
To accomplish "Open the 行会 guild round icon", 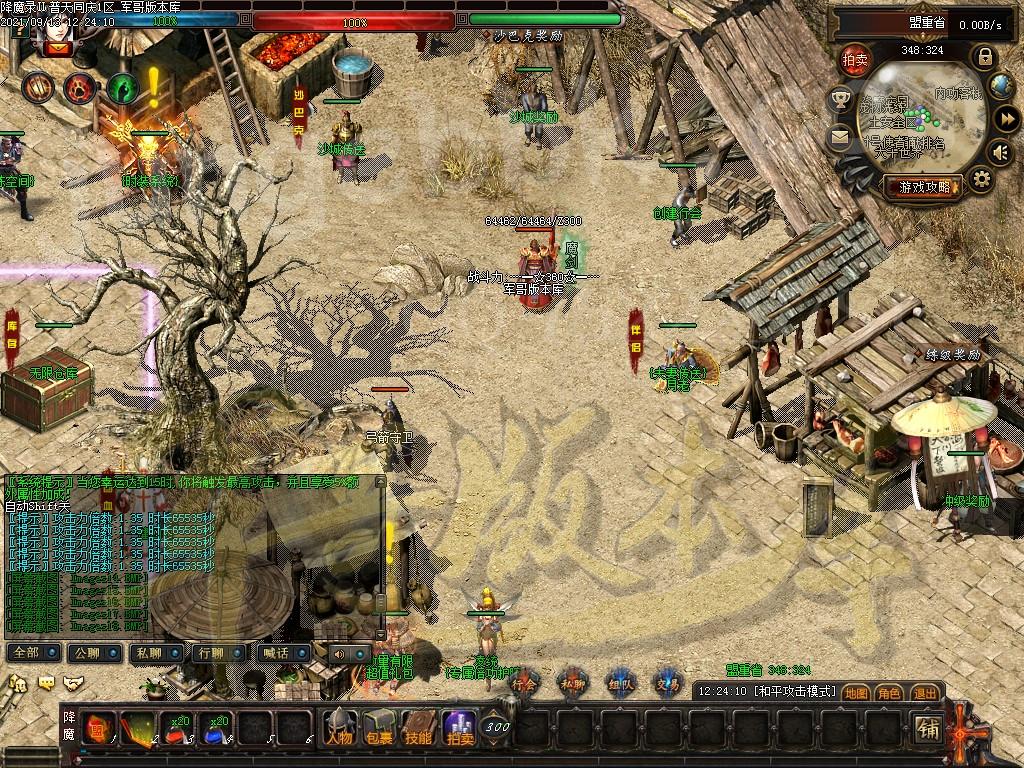I will pos(523,682).
